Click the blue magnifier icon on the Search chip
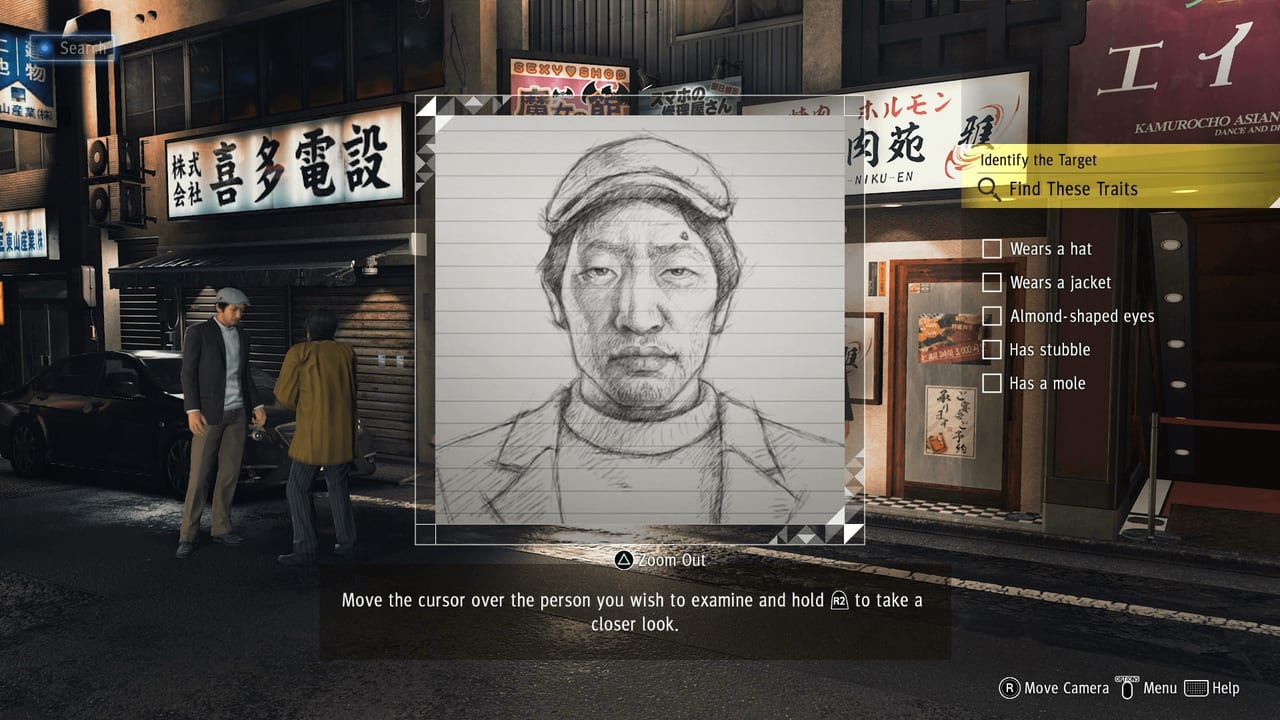1280x720 pixels. [x=45, y=47]
